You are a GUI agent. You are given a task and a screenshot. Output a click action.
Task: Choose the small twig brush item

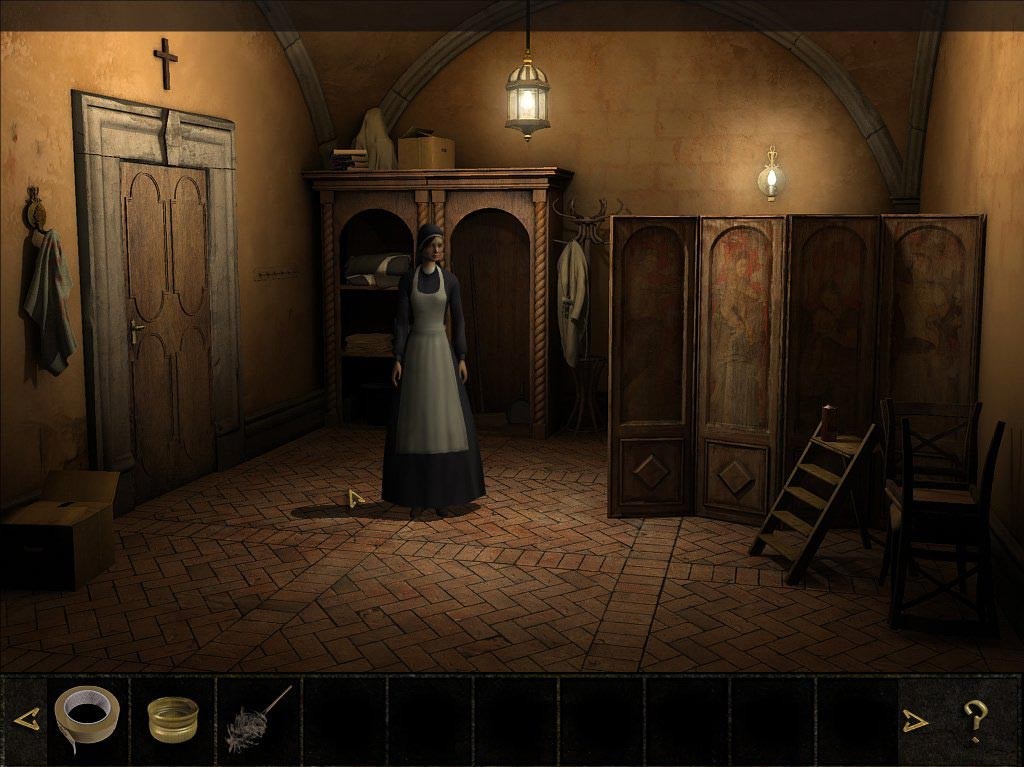point(258,718)
